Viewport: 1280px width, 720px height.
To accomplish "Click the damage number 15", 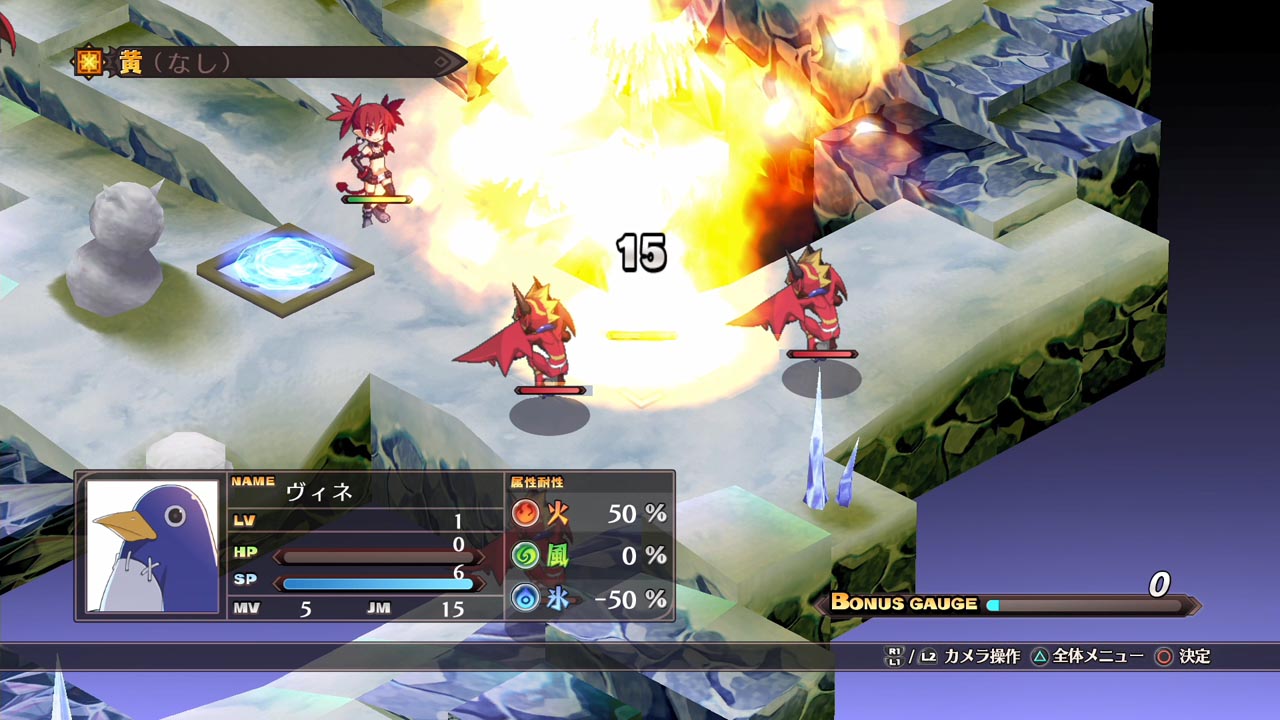I will pos(640,252).
